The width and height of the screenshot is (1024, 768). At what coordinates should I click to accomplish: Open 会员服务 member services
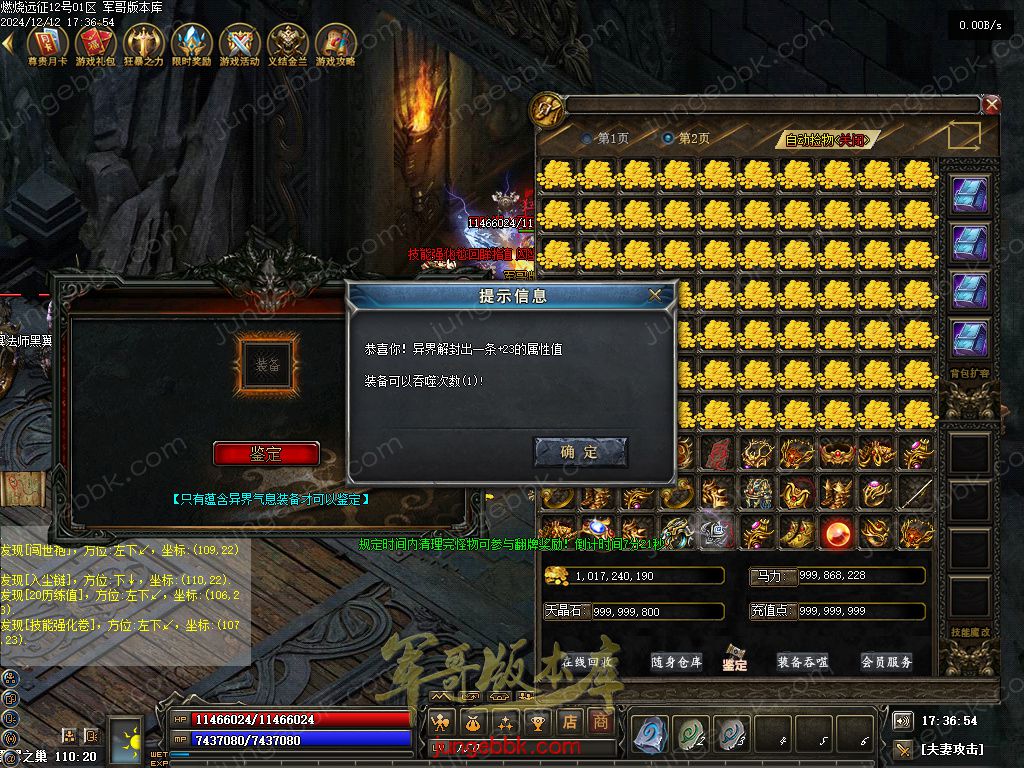[x=886, y=662]
